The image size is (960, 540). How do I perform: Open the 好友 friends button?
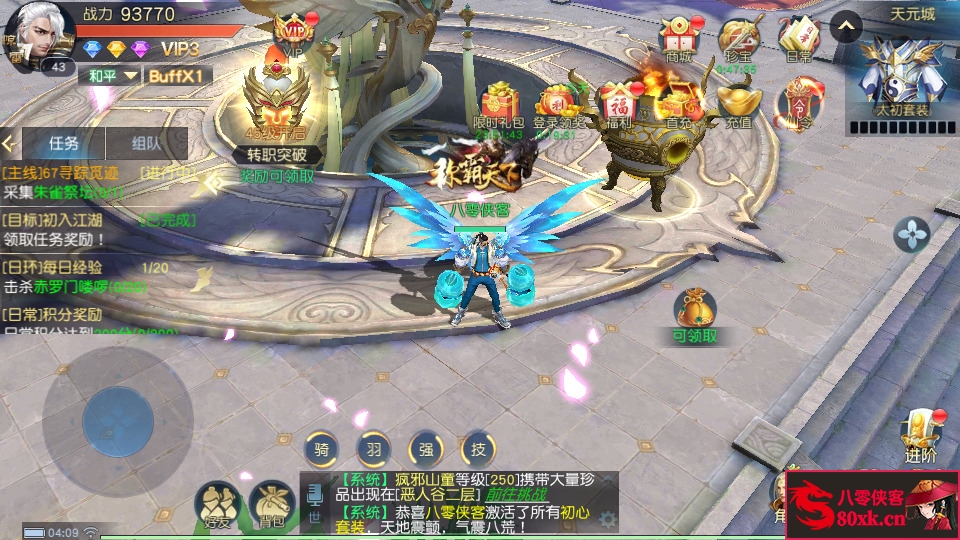pyautogui.click(x=217, y=504)
